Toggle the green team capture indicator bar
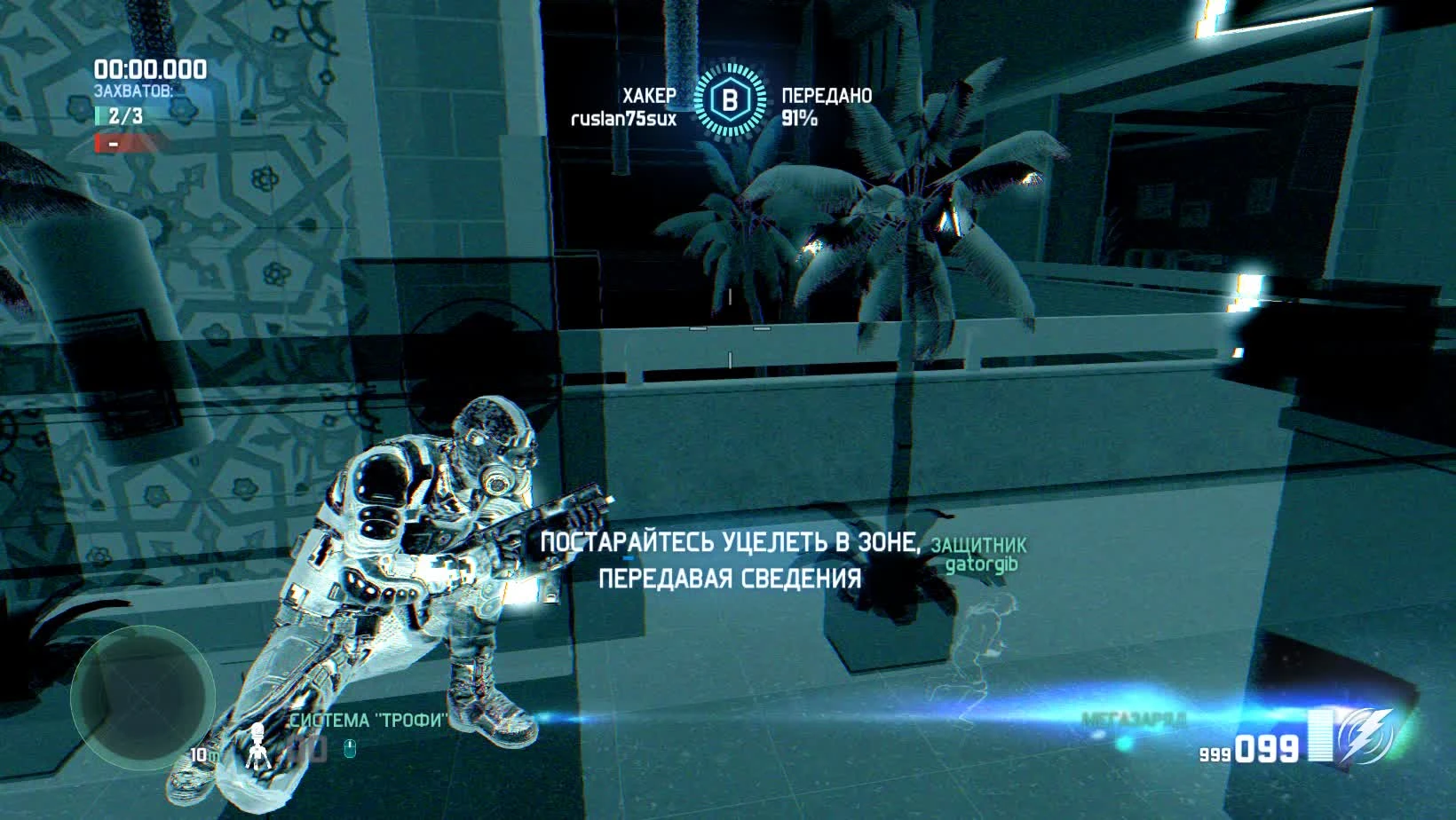The width and height of the screenshot is (1456, 820). pyautogui.click(x=99, y=115)
